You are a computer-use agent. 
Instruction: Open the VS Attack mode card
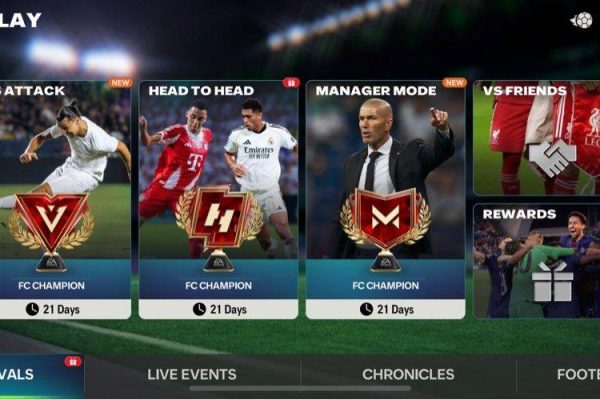(x=64, y=198)
